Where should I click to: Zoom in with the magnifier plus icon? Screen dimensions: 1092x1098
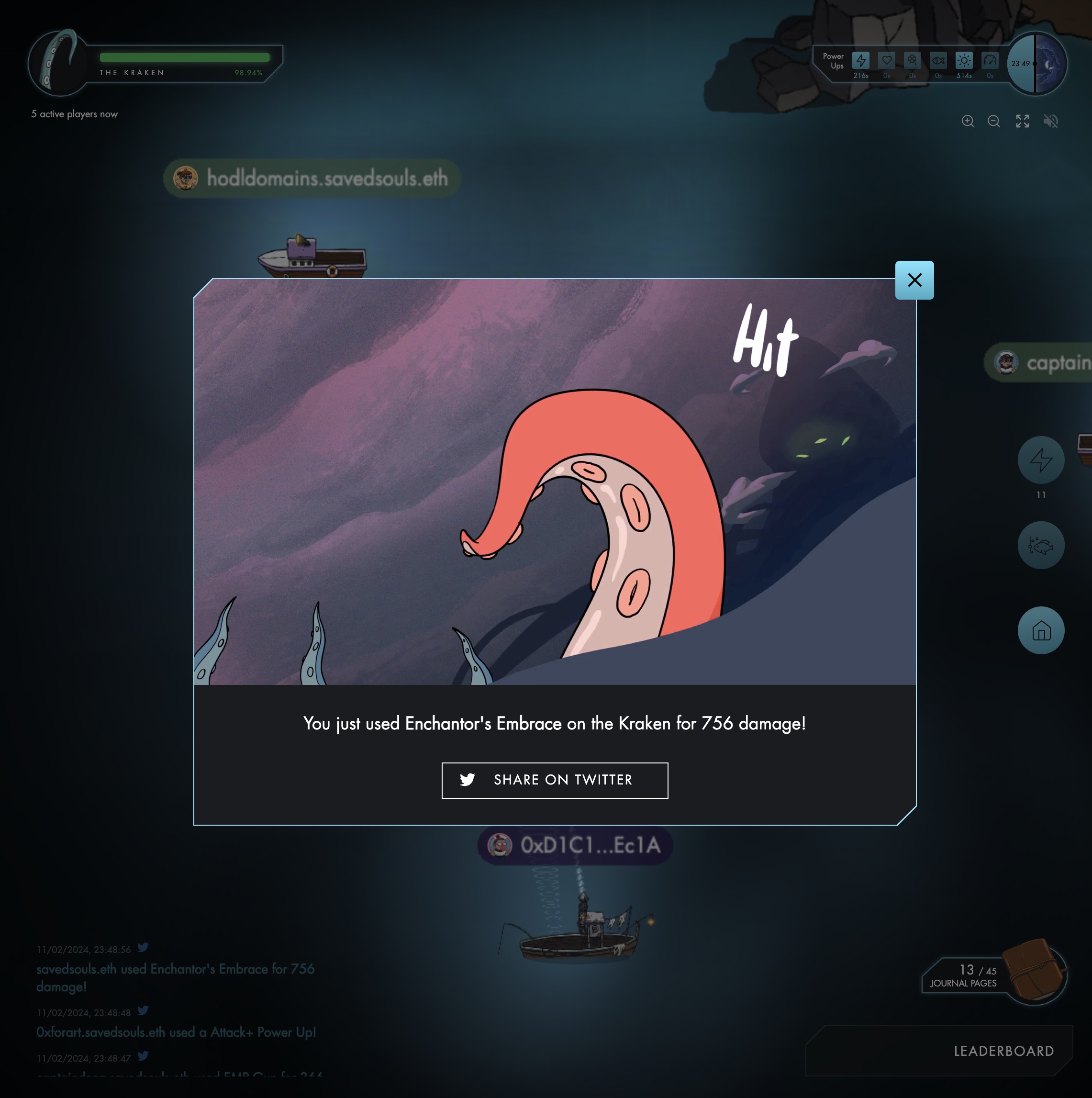[x=968, y=121]
